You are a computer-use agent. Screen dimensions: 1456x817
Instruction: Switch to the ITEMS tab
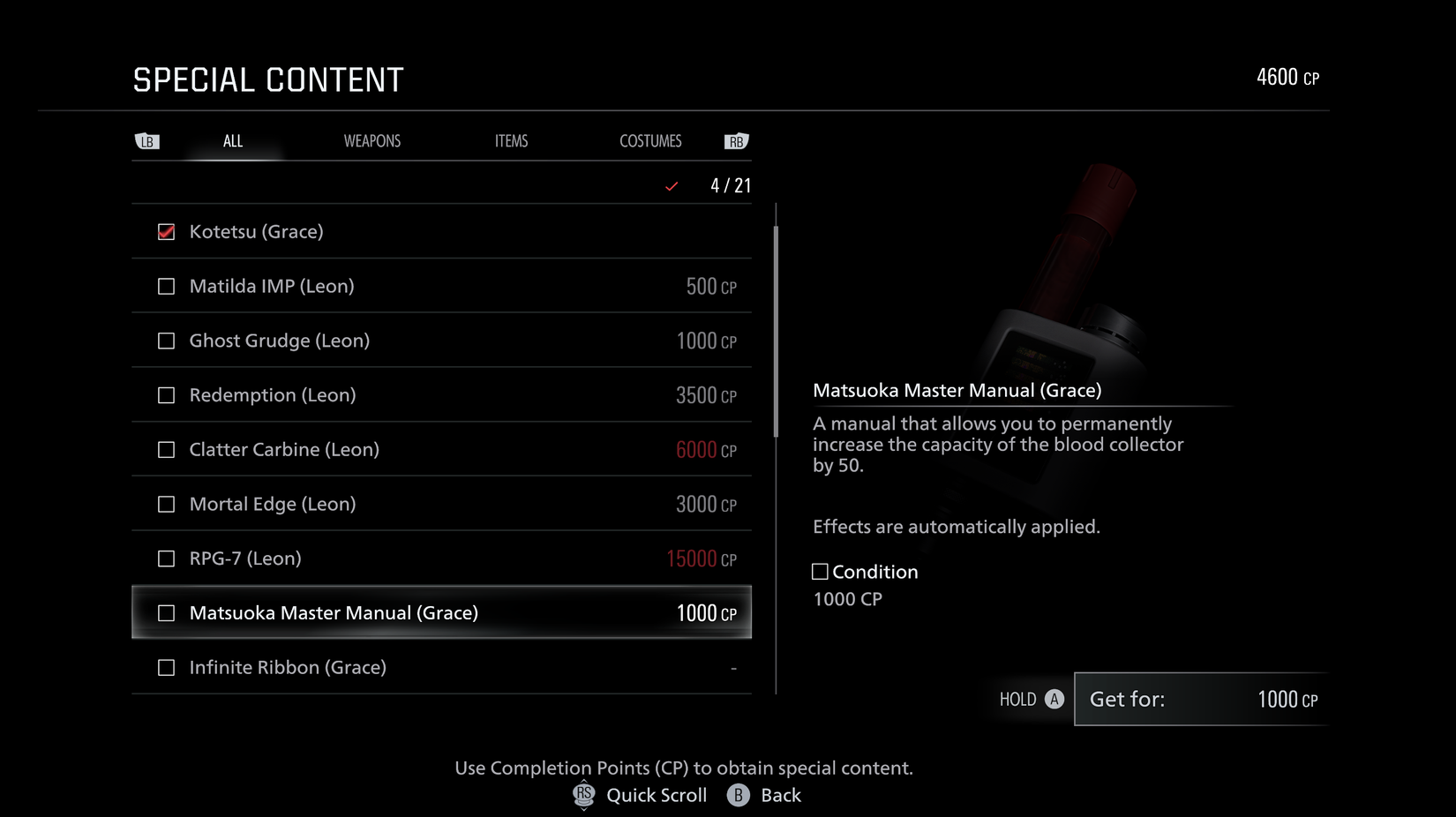pos(511,140)
